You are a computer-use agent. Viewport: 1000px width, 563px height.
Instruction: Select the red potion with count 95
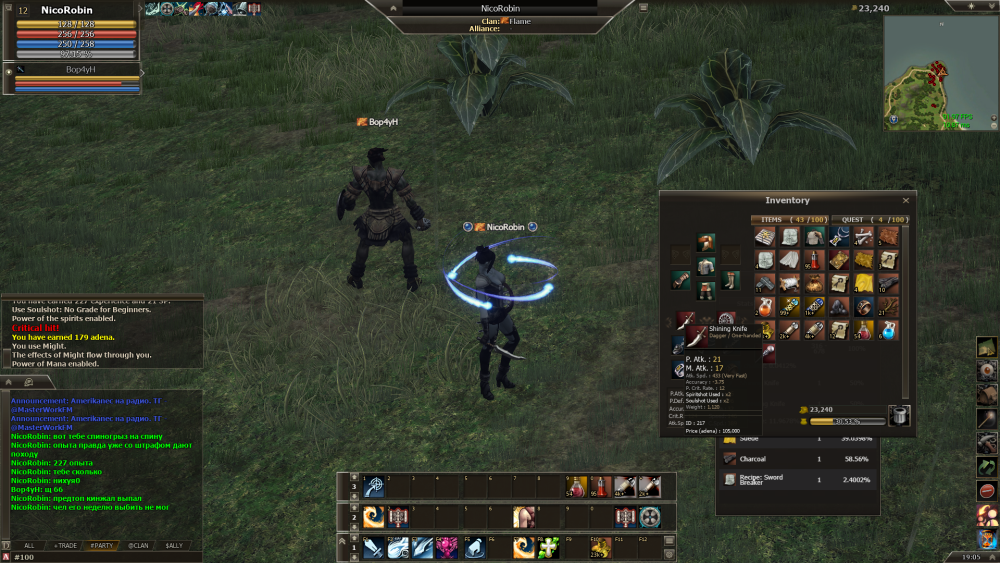(x=813, y=260)
